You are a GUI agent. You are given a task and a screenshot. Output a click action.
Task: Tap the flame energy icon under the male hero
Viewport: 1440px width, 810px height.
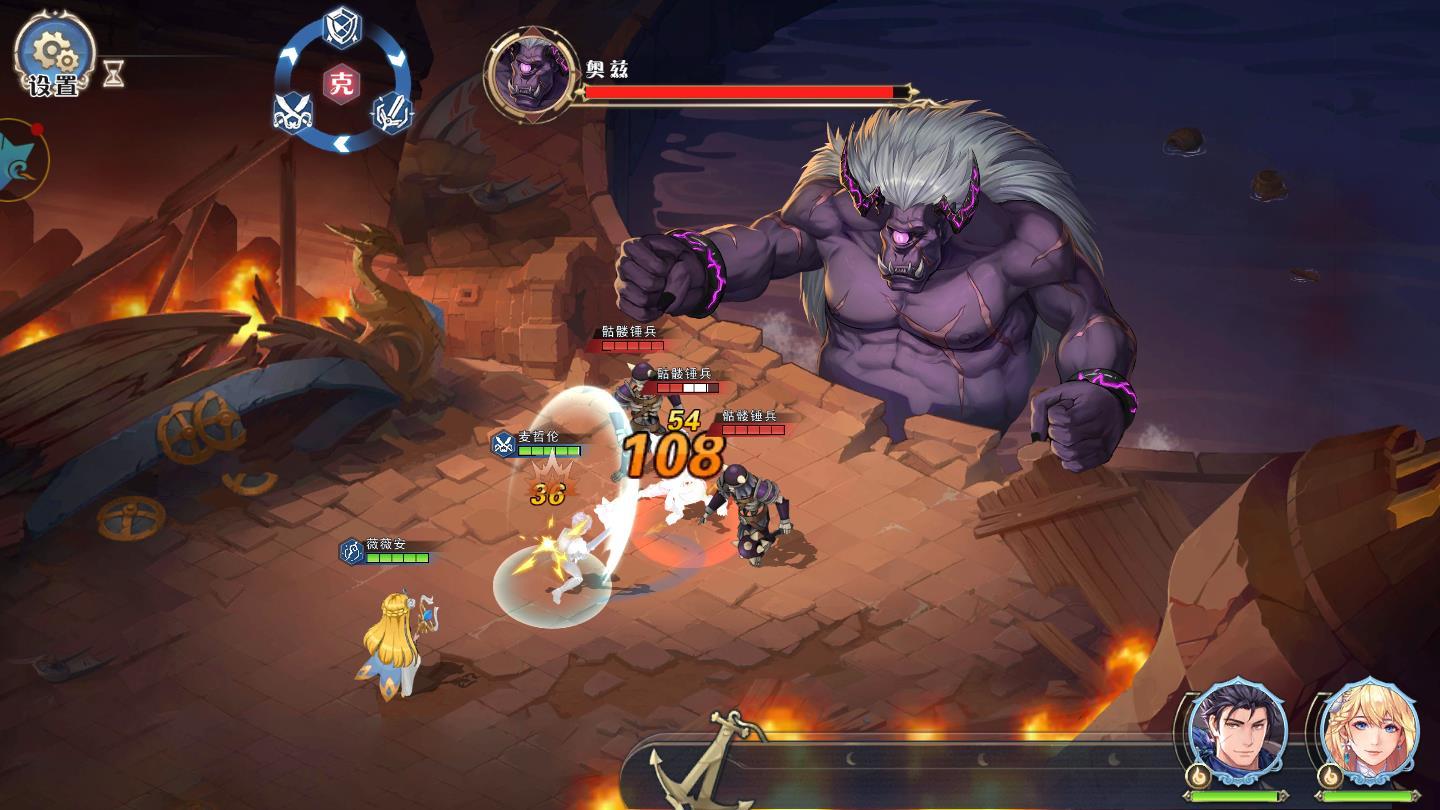[1198, 776]
